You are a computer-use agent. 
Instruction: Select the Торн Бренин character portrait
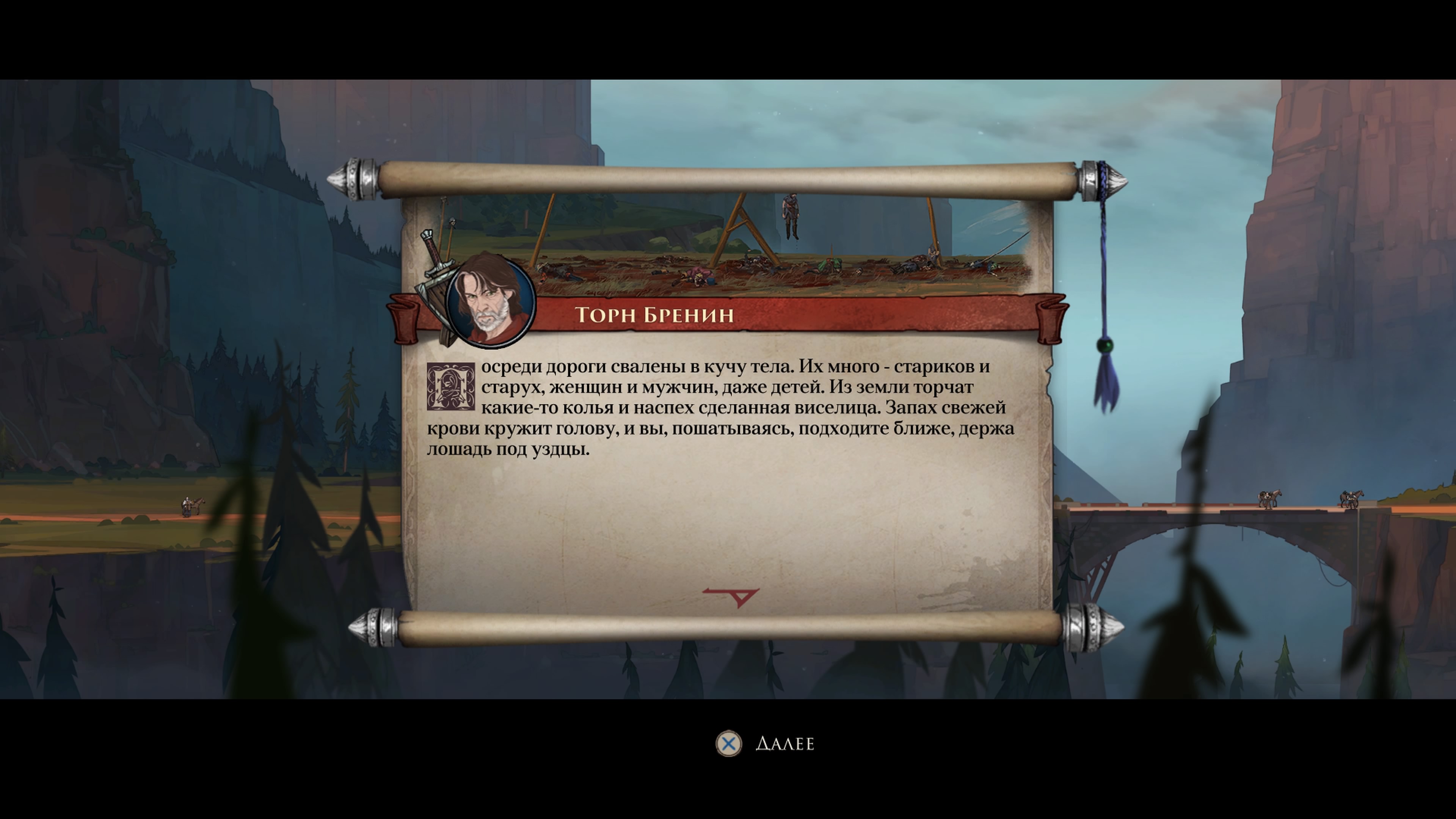490,300
